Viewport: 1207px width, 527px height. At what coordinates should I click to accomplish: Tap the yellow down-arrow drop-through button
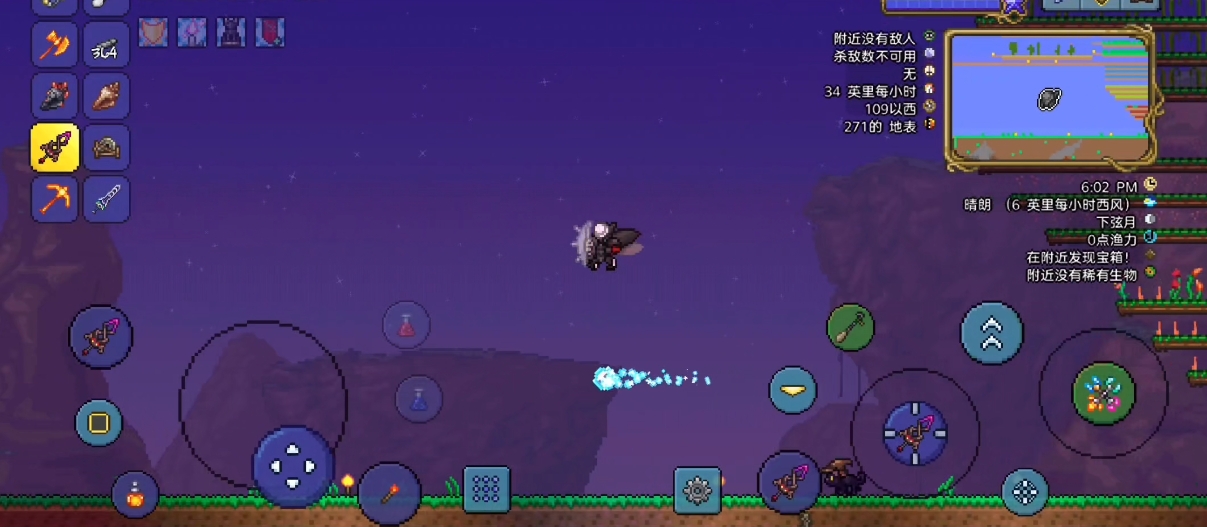[792, 390]
